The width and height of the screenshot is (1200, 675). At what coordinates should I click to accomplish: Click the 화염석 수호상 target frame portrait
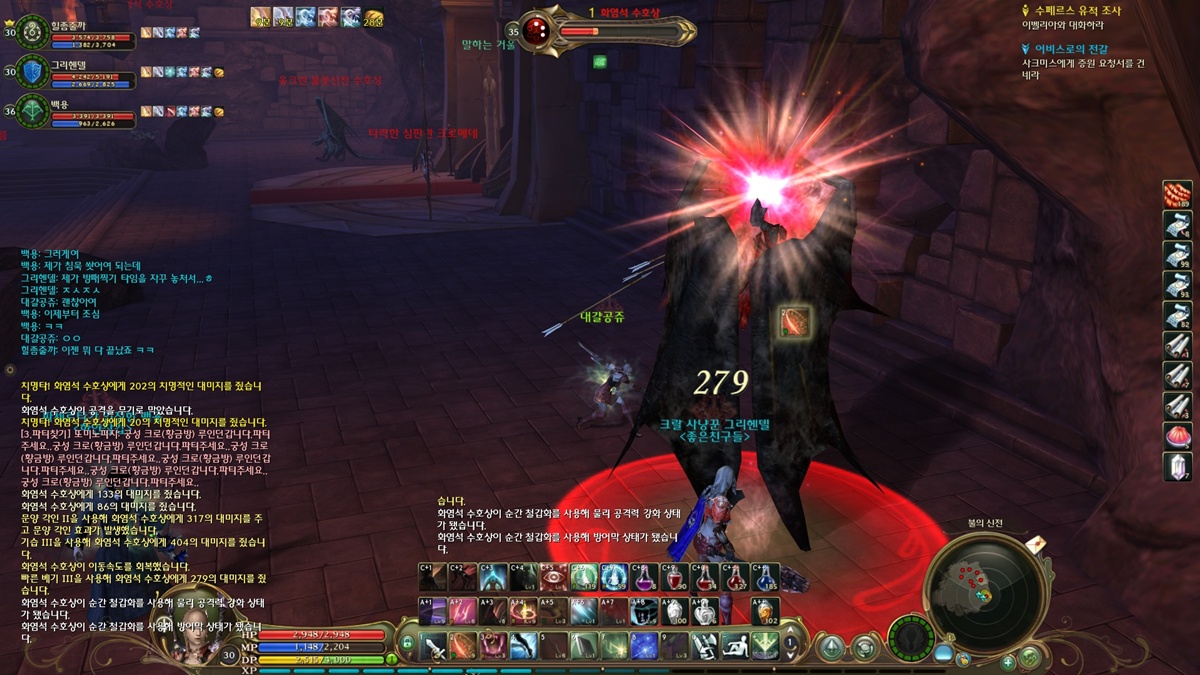coord(537,30)
